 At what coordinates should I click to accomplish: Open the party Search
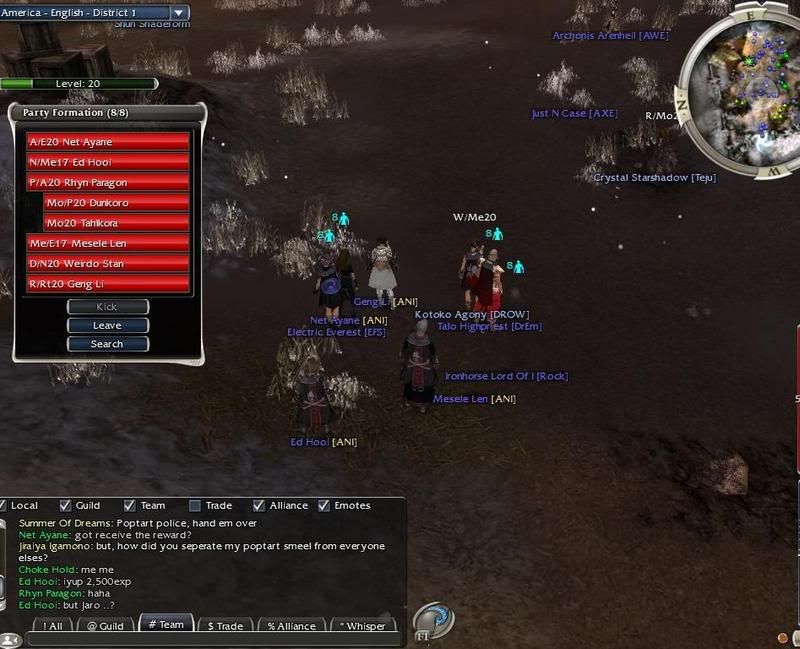point(107,344)
